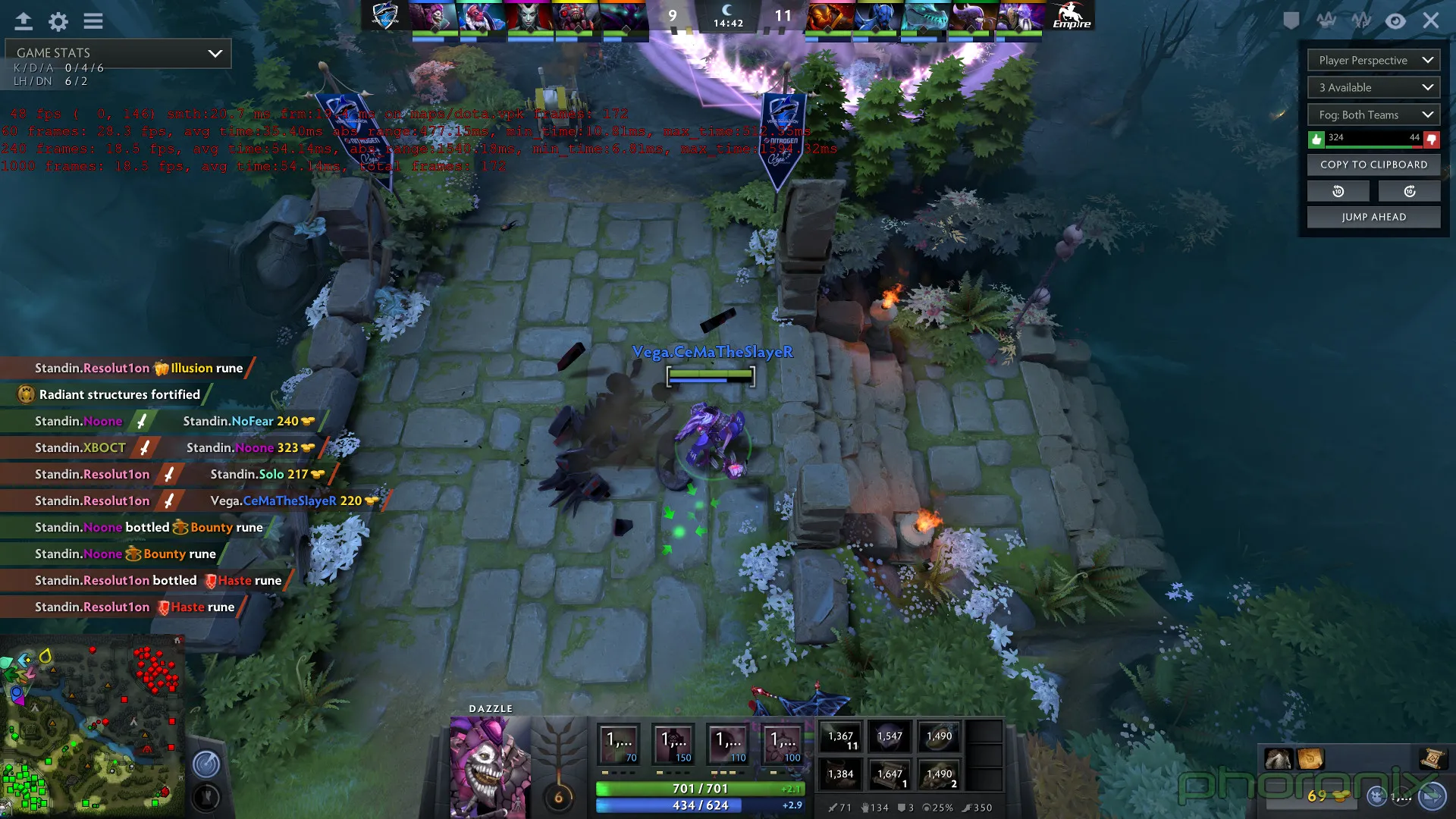Give the replay a green thumbs up
This screenshot has height=819, width=1456.
(x=1316, y=139)
